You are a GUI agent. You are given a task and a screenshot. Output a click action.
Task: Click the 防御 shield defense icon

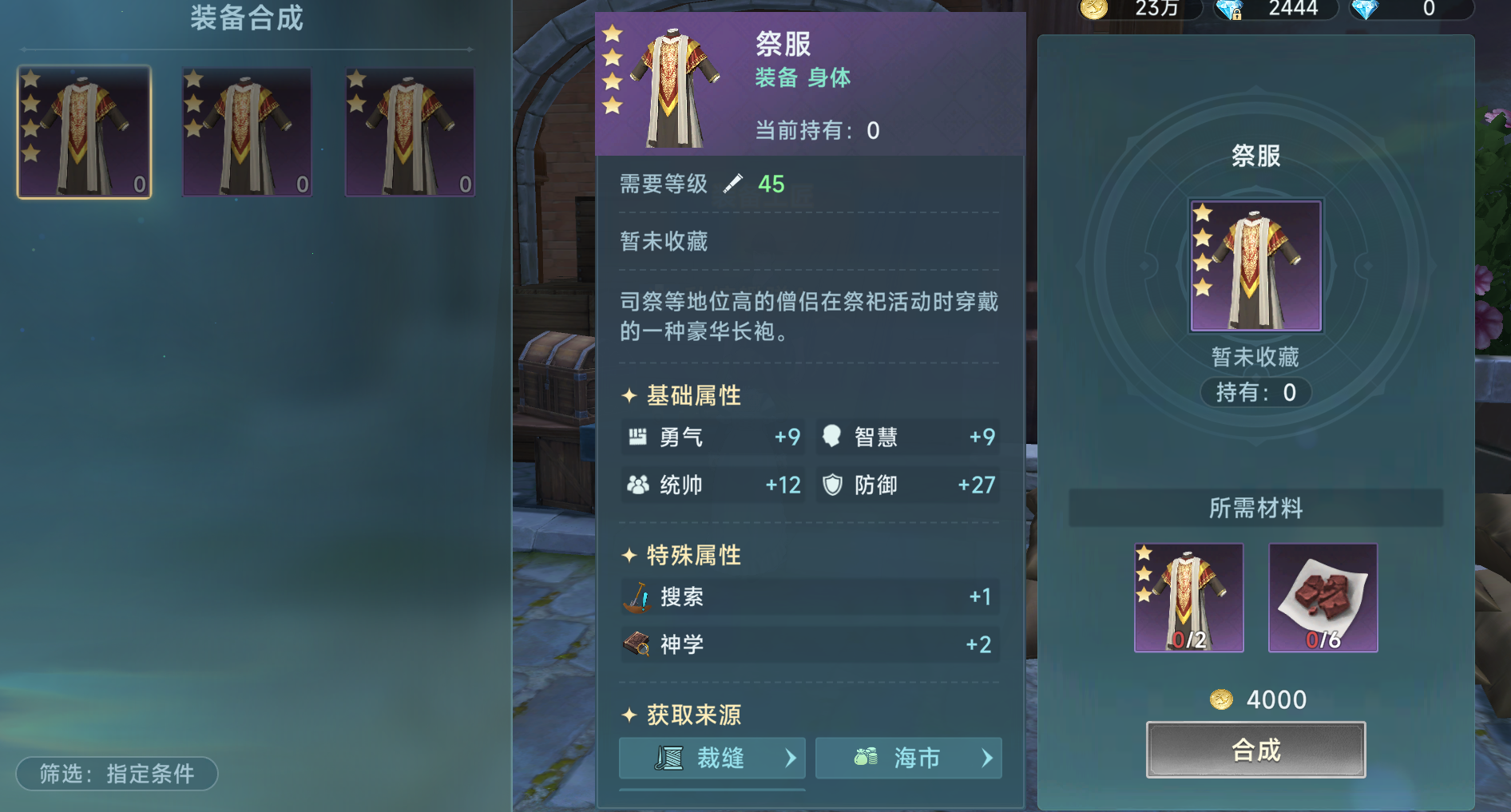[x=832, y=485]
